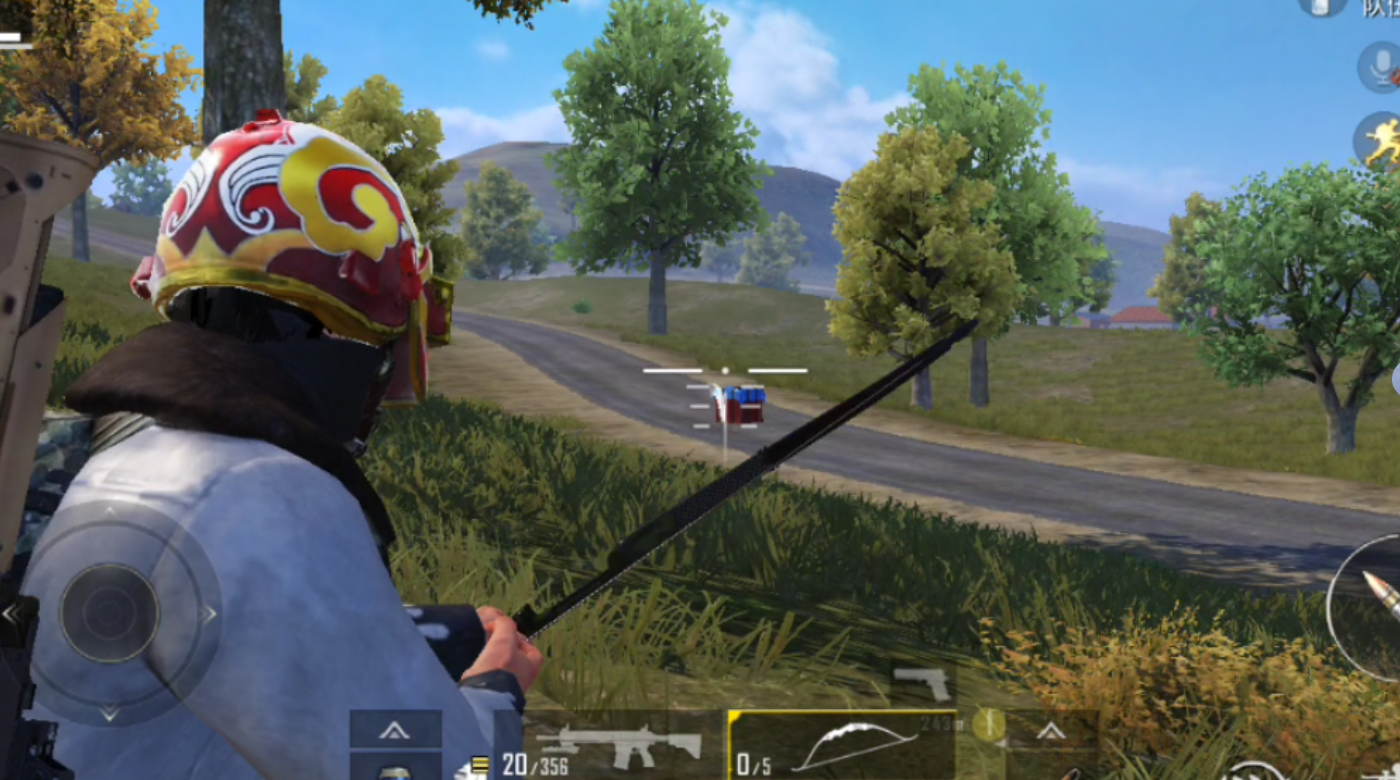1400x780 pixels.
Task: Tap the yellow running soldier icon
Action: pyautogui.click(x=1382, y=140)
